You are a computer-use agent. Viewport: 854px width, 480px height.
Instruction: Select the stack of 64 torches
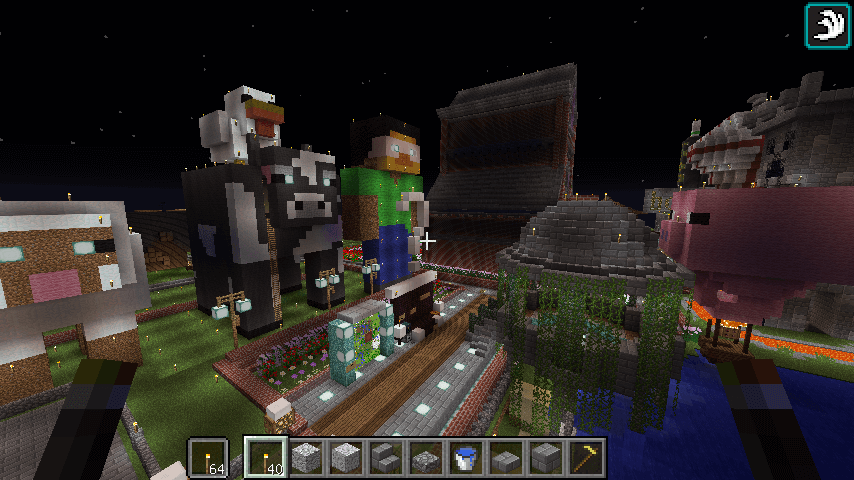click(209, 457)
